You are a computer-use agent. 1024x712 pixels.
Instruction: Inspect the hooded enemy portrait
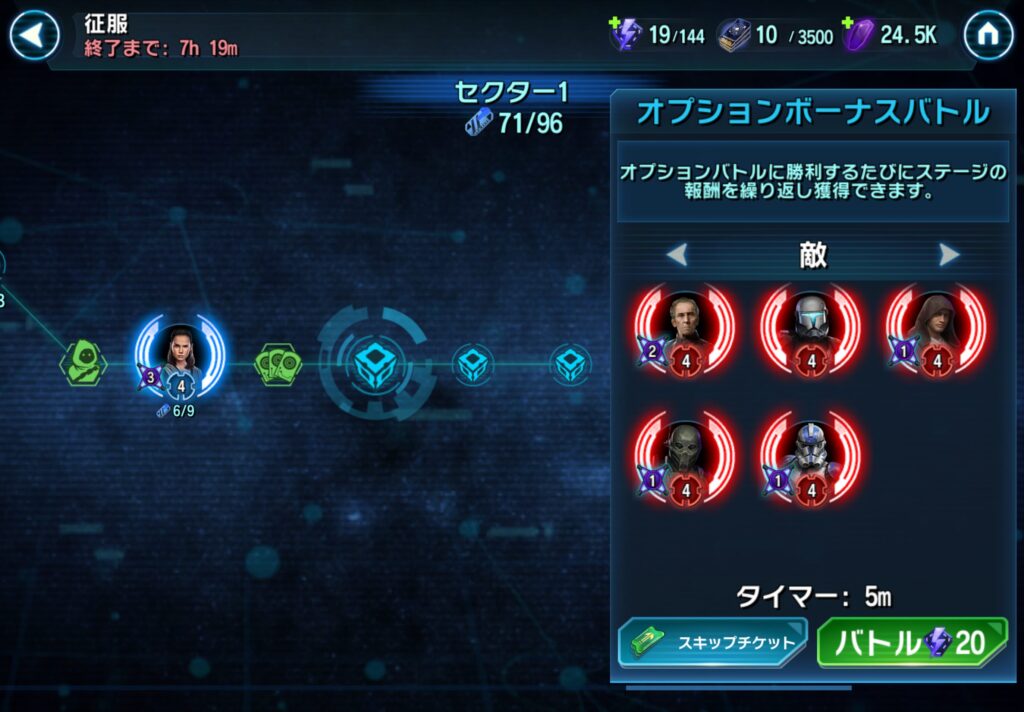tap(936, 326)
